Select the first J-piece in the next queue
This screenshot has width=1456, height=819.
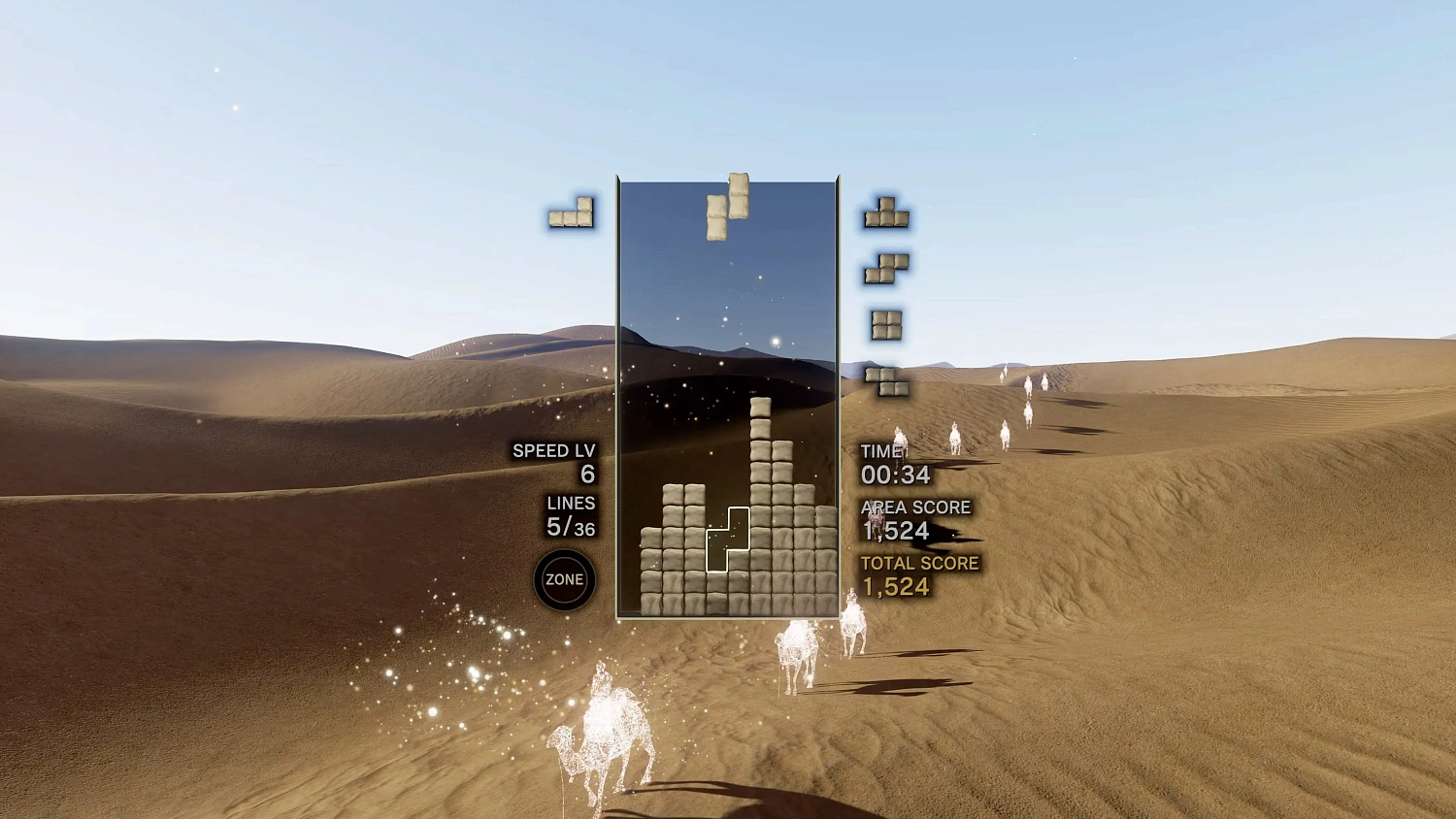pos(885,215)
